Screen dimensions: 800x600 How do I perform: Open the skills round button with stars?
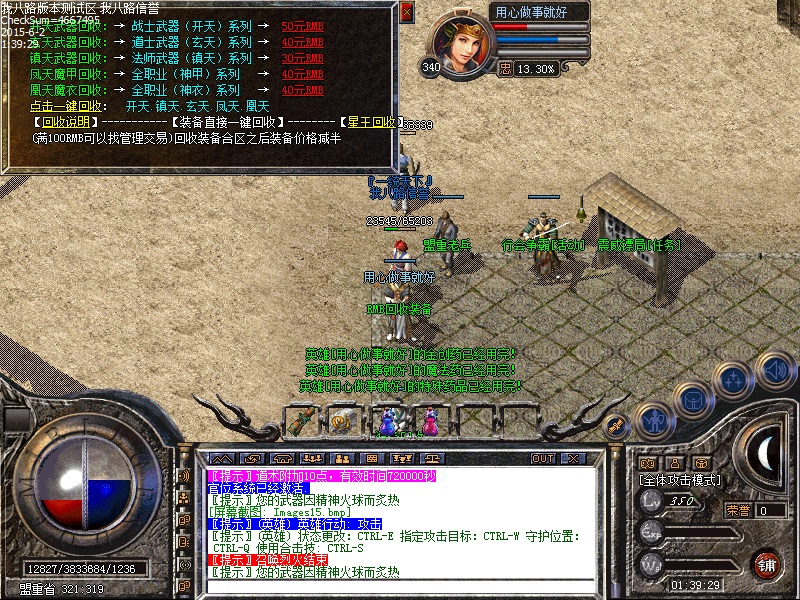point(735,381)
